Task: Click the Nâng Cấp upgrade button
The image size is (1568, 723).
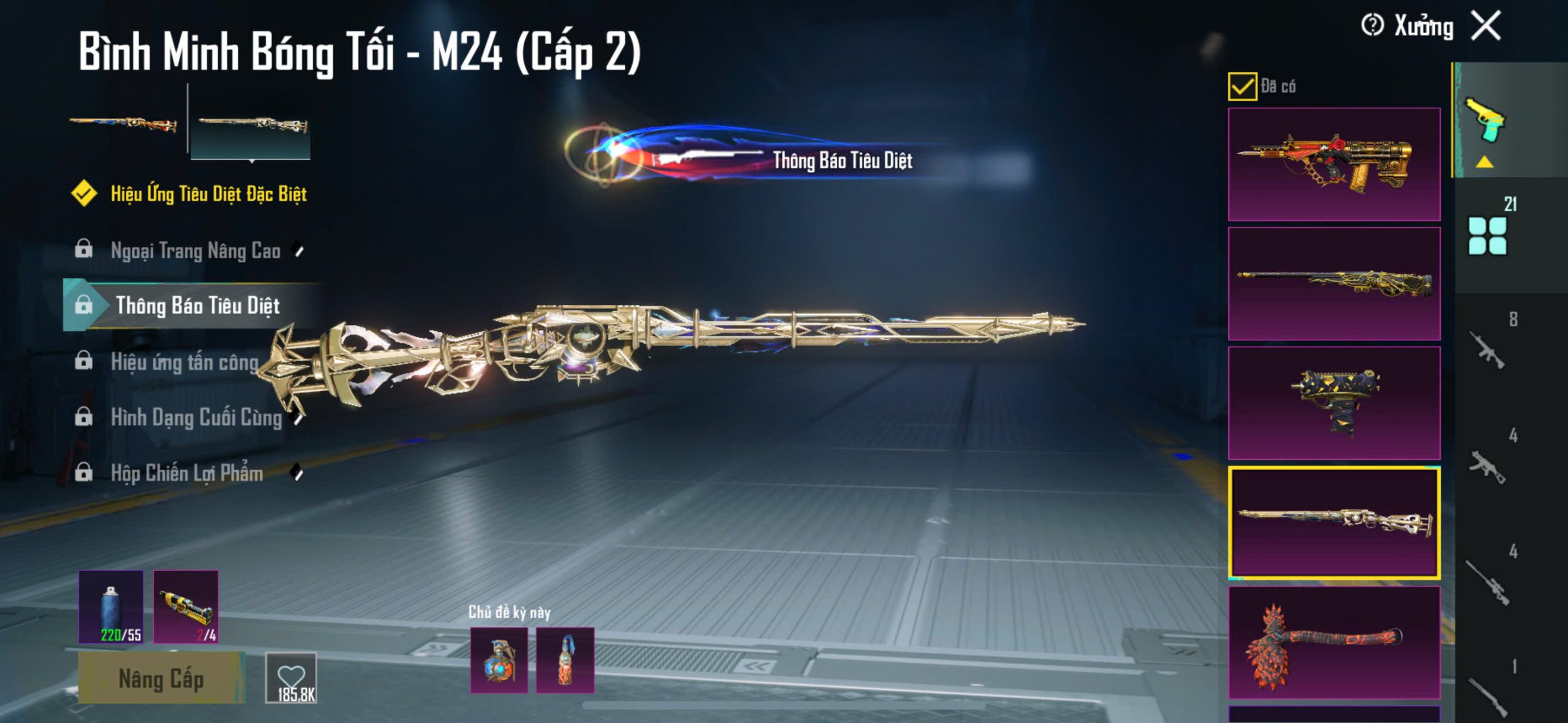Action: point(161,678)
